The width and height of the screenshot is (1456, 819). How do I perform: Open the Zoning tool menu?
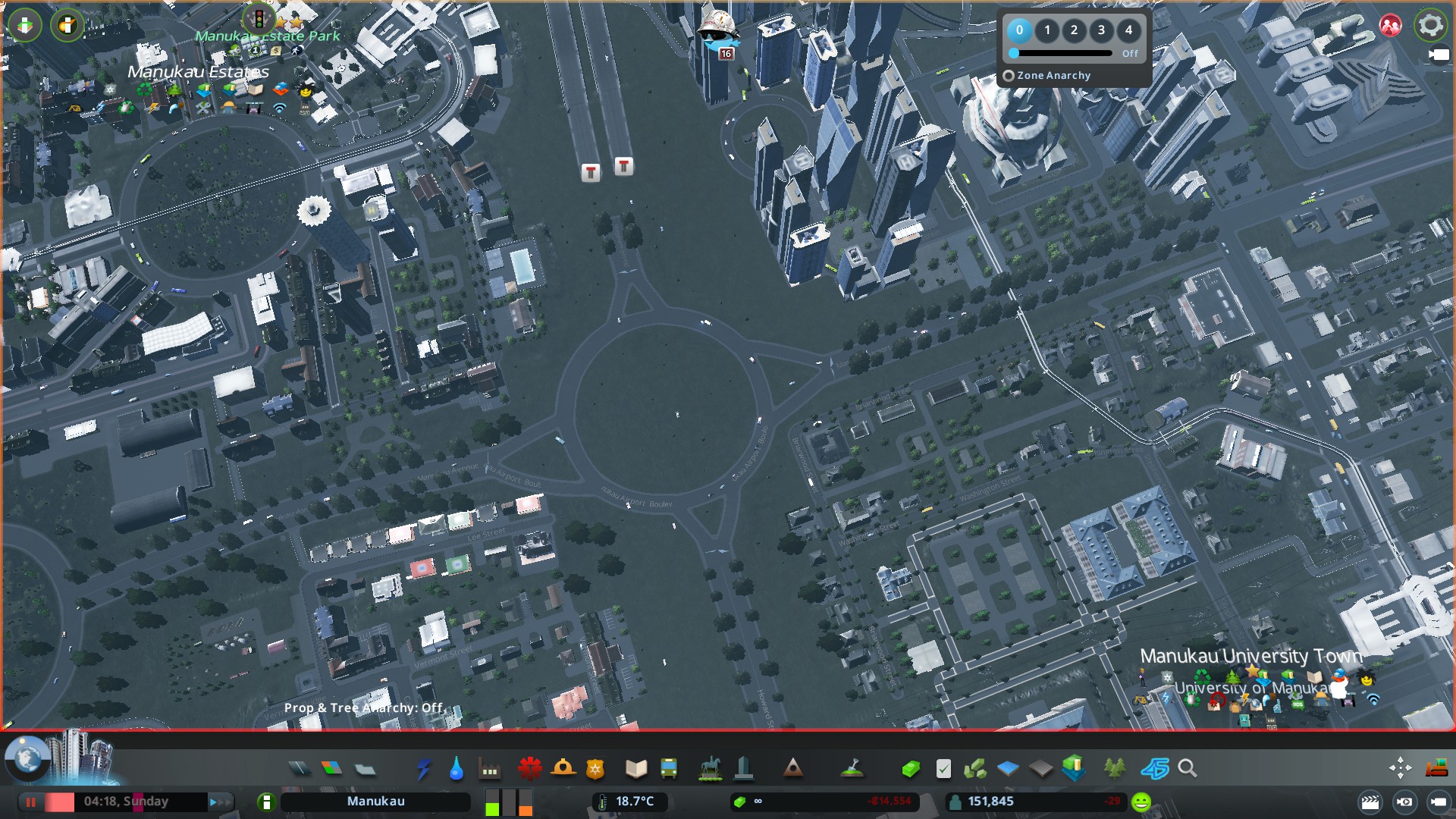(x=332, y=769)
